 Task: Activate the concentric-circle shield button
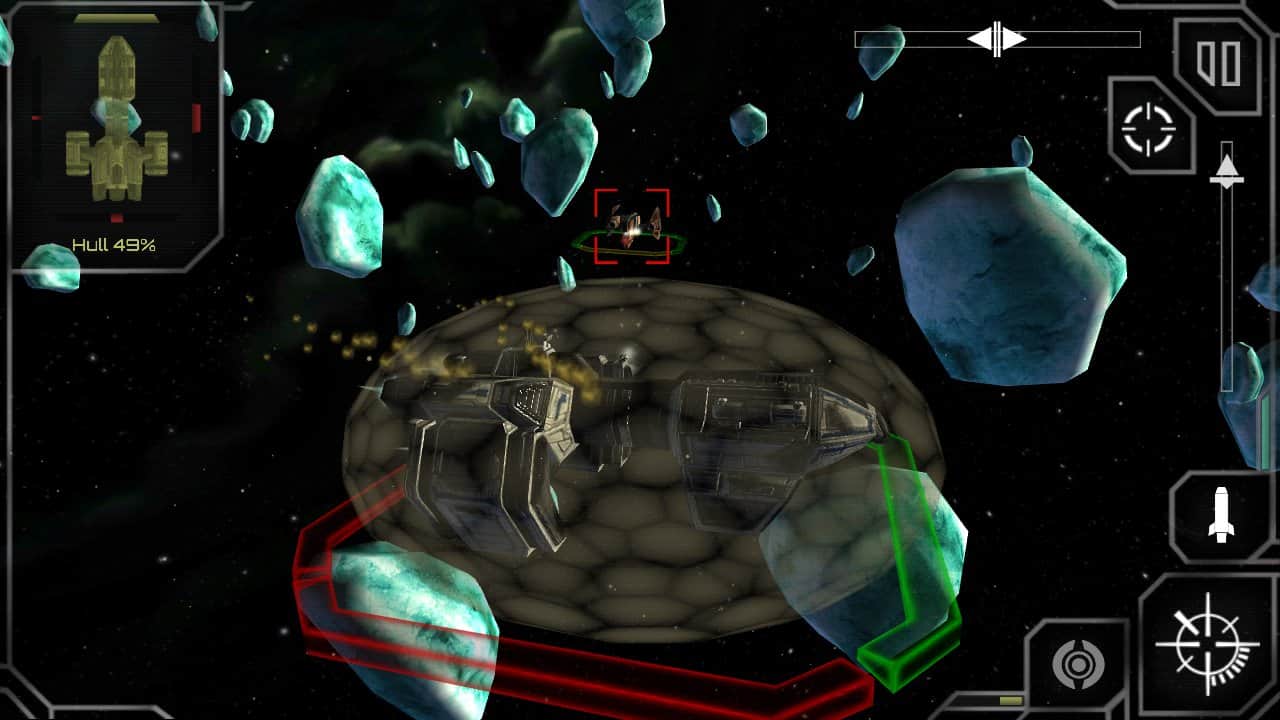[x=1076, y=664]
